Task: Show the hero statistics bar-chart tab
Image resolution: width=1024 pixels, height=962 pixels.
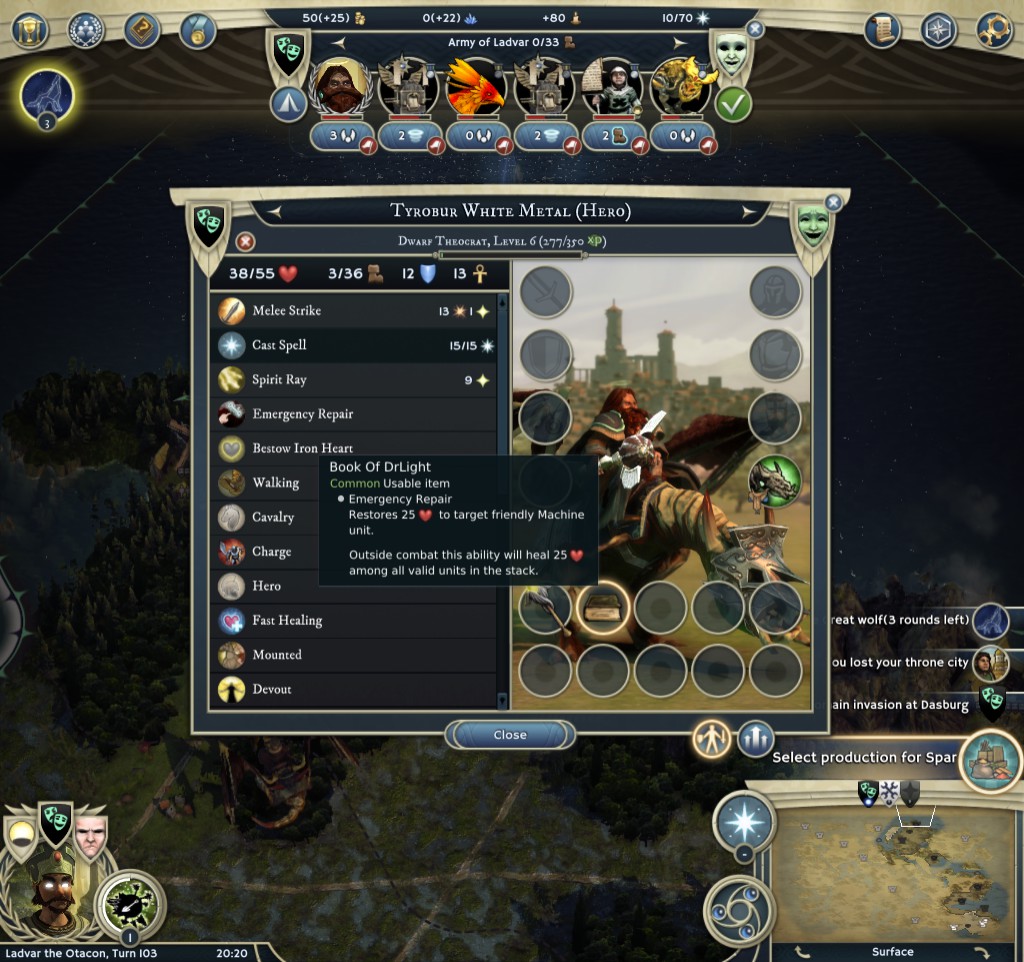Action: click(756, 739)
